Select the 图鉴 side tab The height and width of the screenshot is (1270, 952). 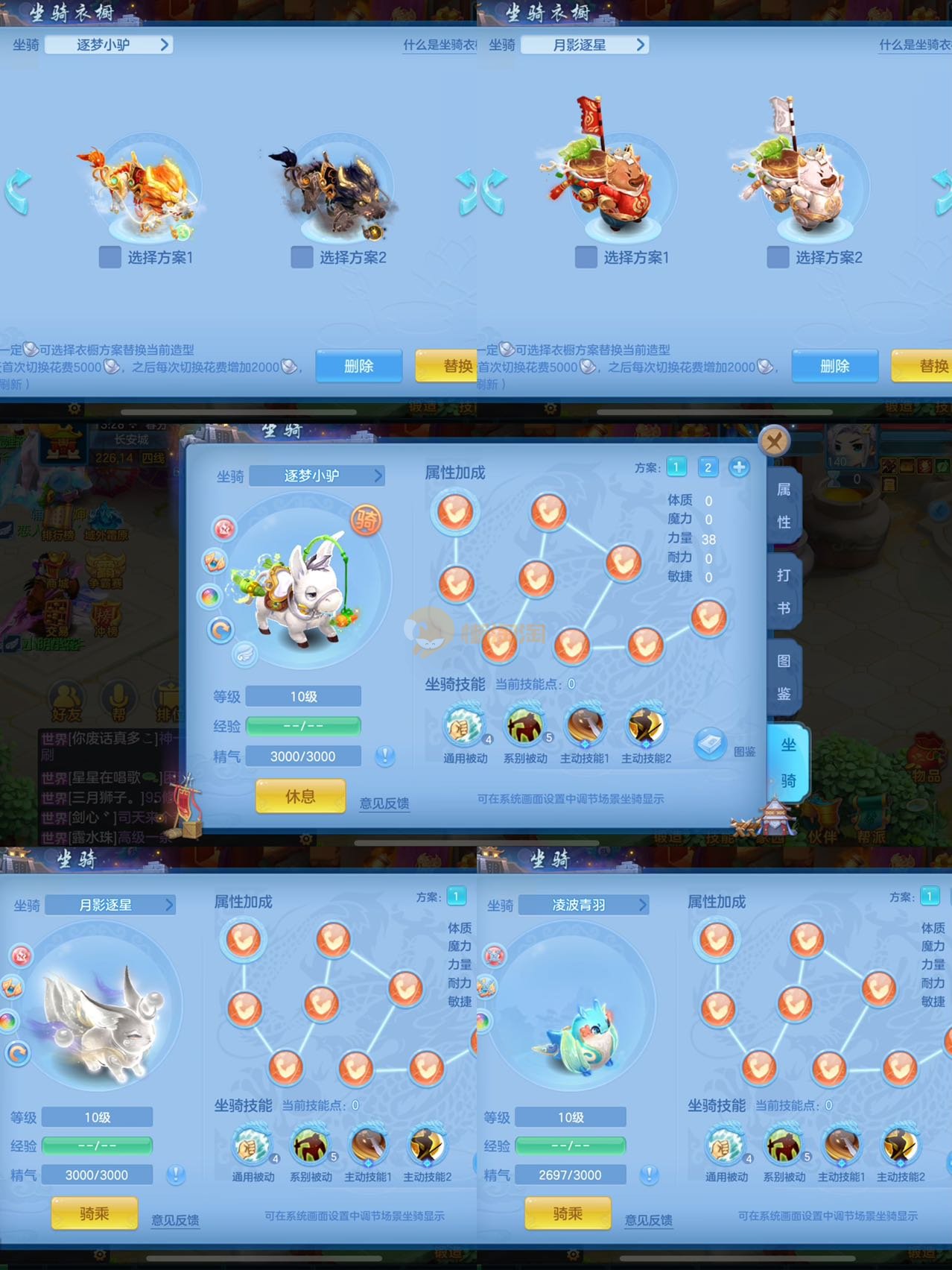784,677
